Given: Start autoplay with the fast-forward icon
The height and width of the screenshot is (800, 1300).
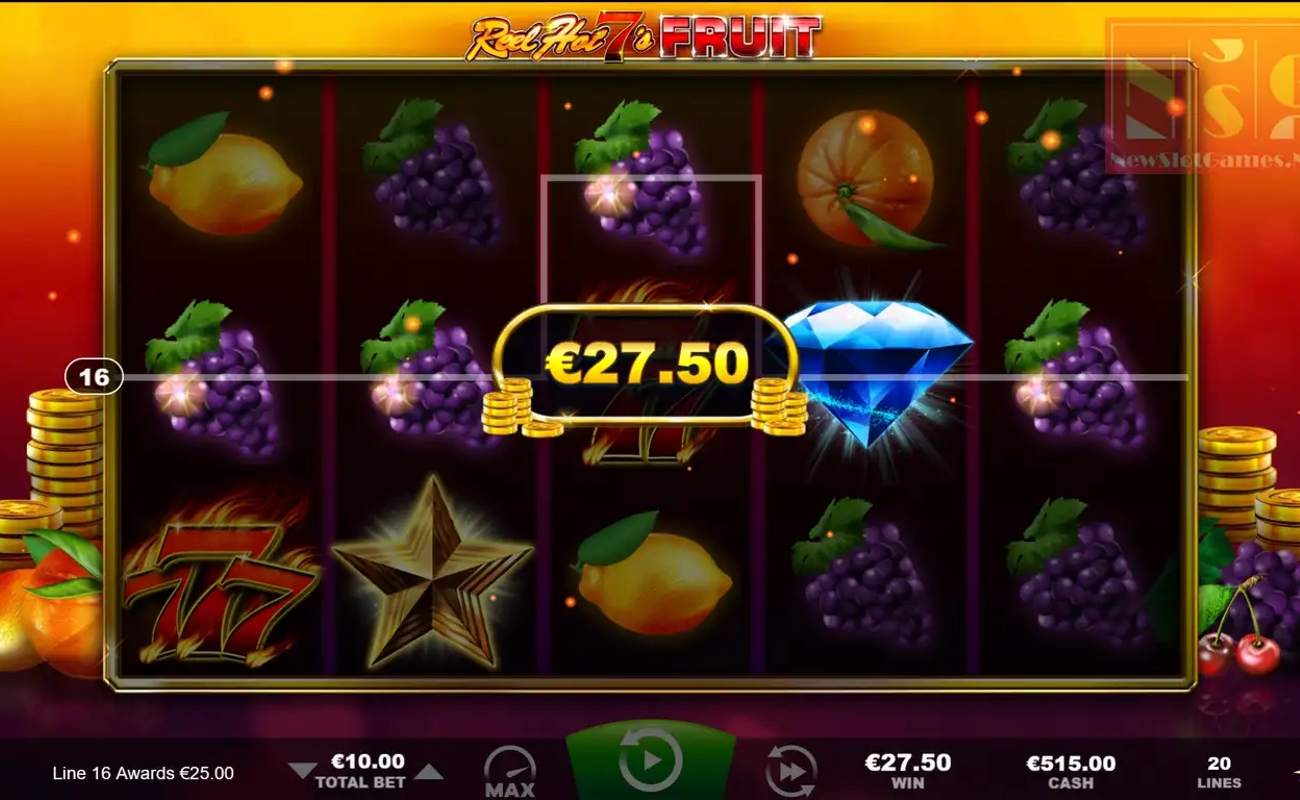Looking at the screenshot, I should pyautogui.click(x=792, y=770).
